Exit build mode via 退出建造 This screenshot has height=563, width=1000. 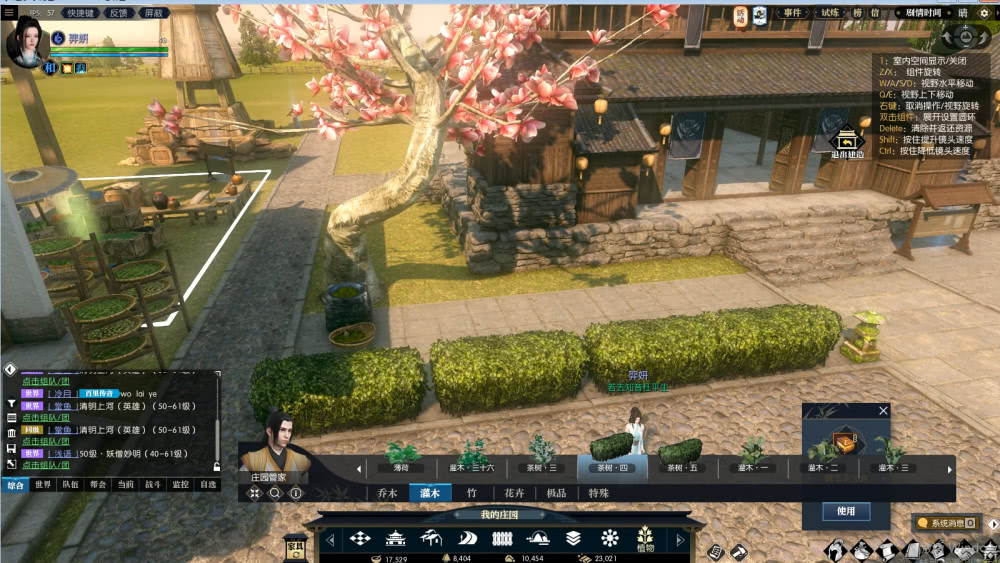click(x=847, y=143)
